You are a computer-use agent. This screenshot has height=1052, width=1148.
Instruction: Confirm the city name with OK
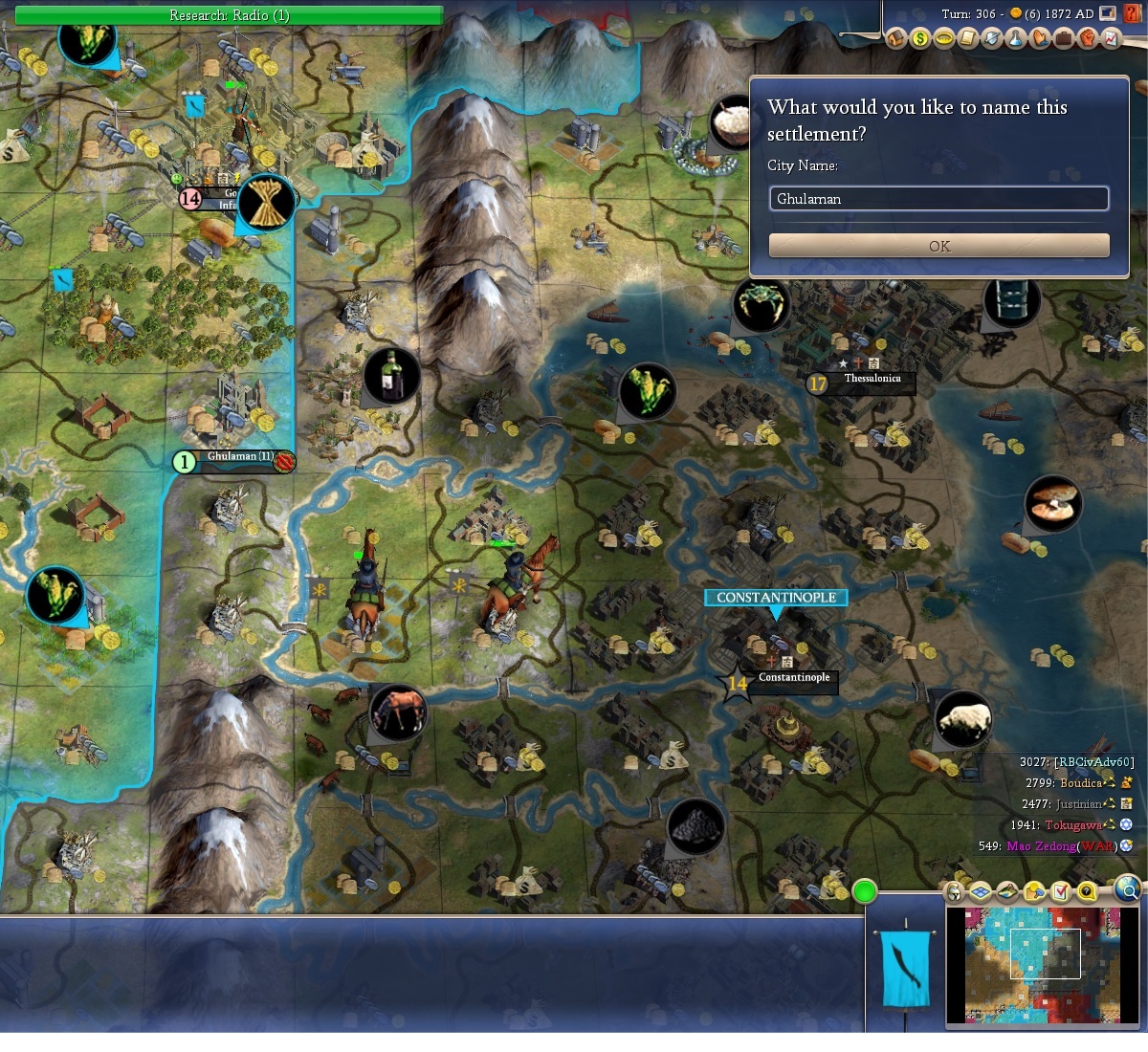tap(938, 246)
